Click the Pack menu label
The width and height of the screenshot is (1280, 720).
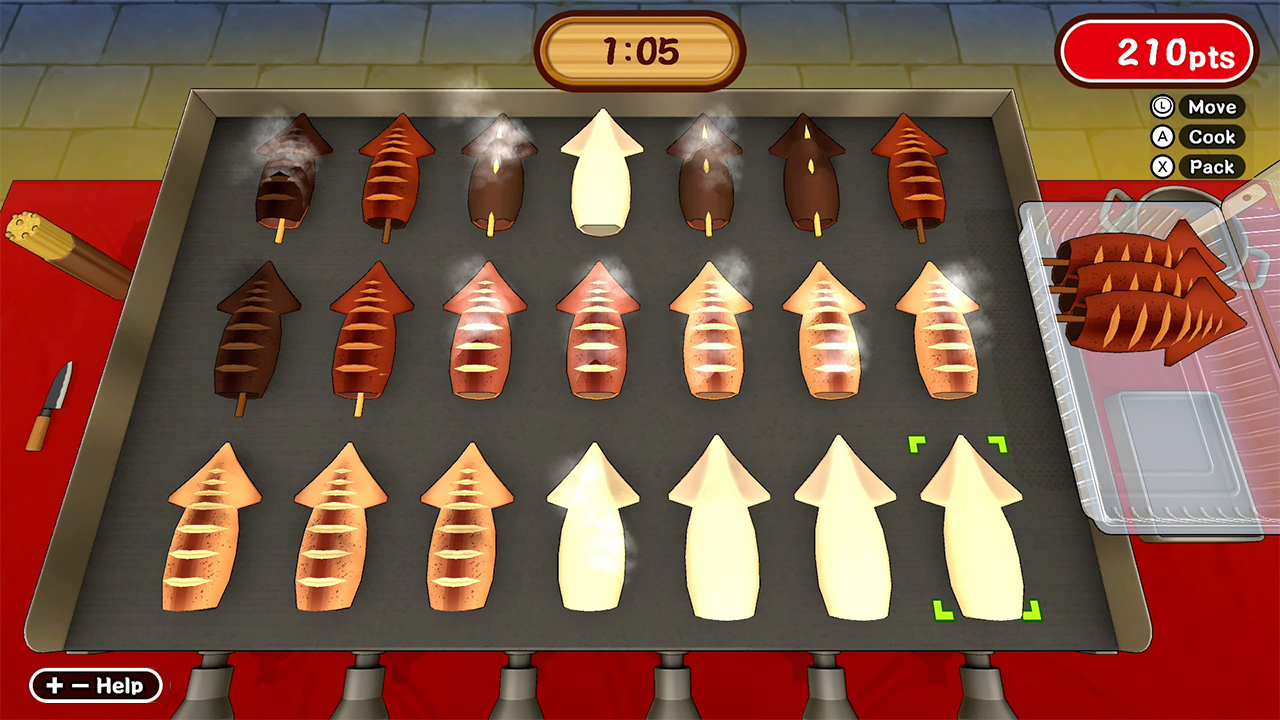click(1213, 167)
